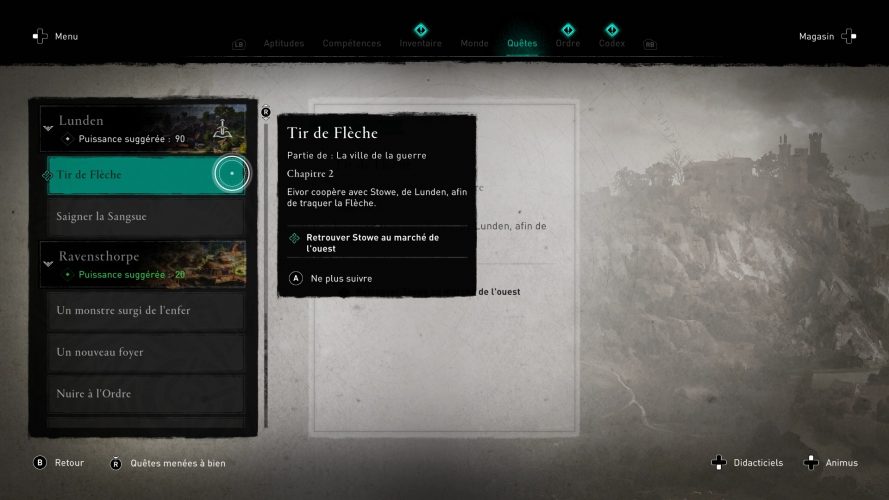889x500 pixels.
Task: Select the Un nouveau foyer quest
Action: click(x=146, y=352)
